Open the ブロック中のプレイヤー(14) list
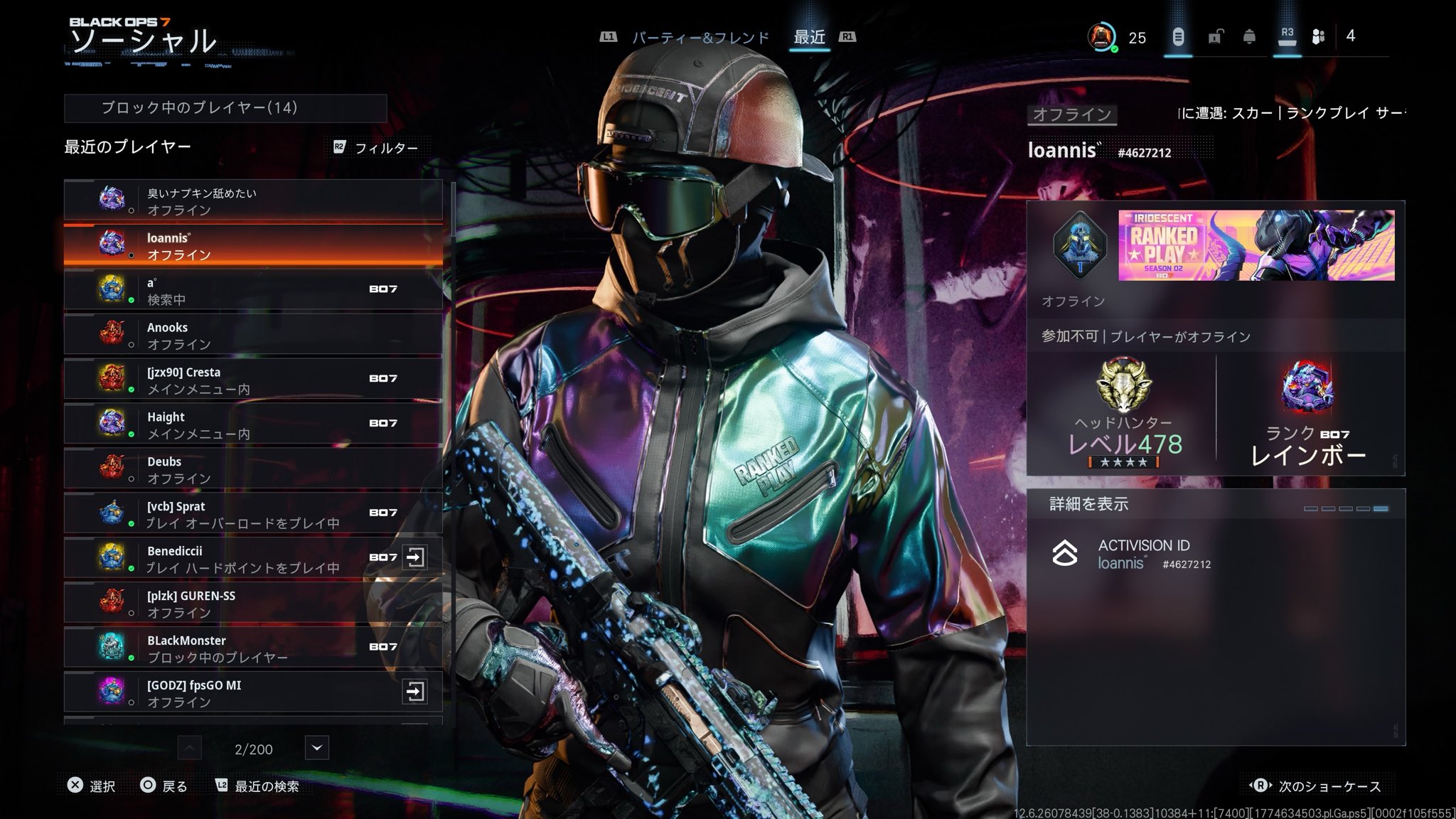The image size is (1456, 819). tap(225, 108)
